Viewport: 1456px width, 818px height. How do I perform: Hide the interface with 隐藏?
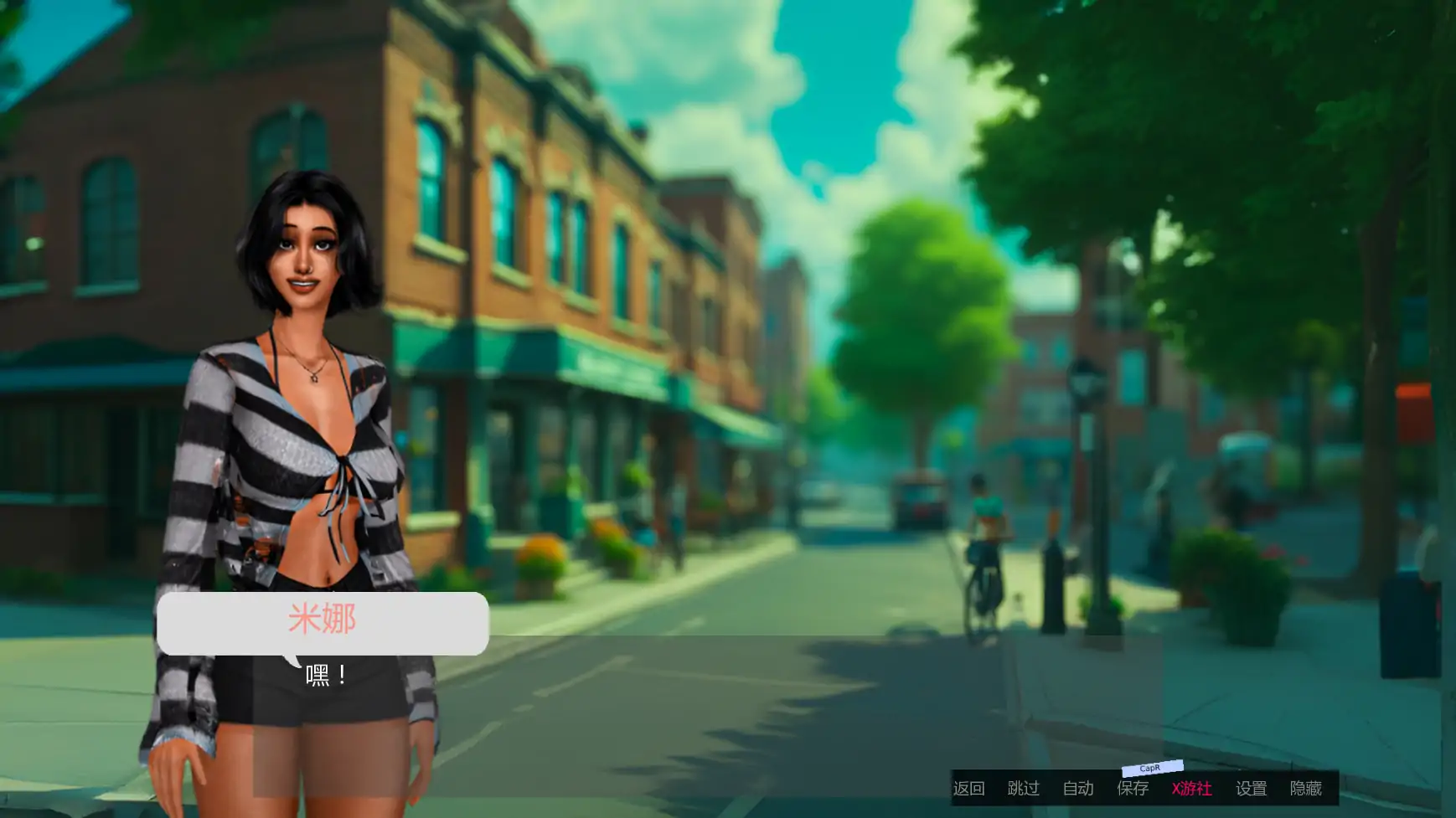tap(1305, 789)
